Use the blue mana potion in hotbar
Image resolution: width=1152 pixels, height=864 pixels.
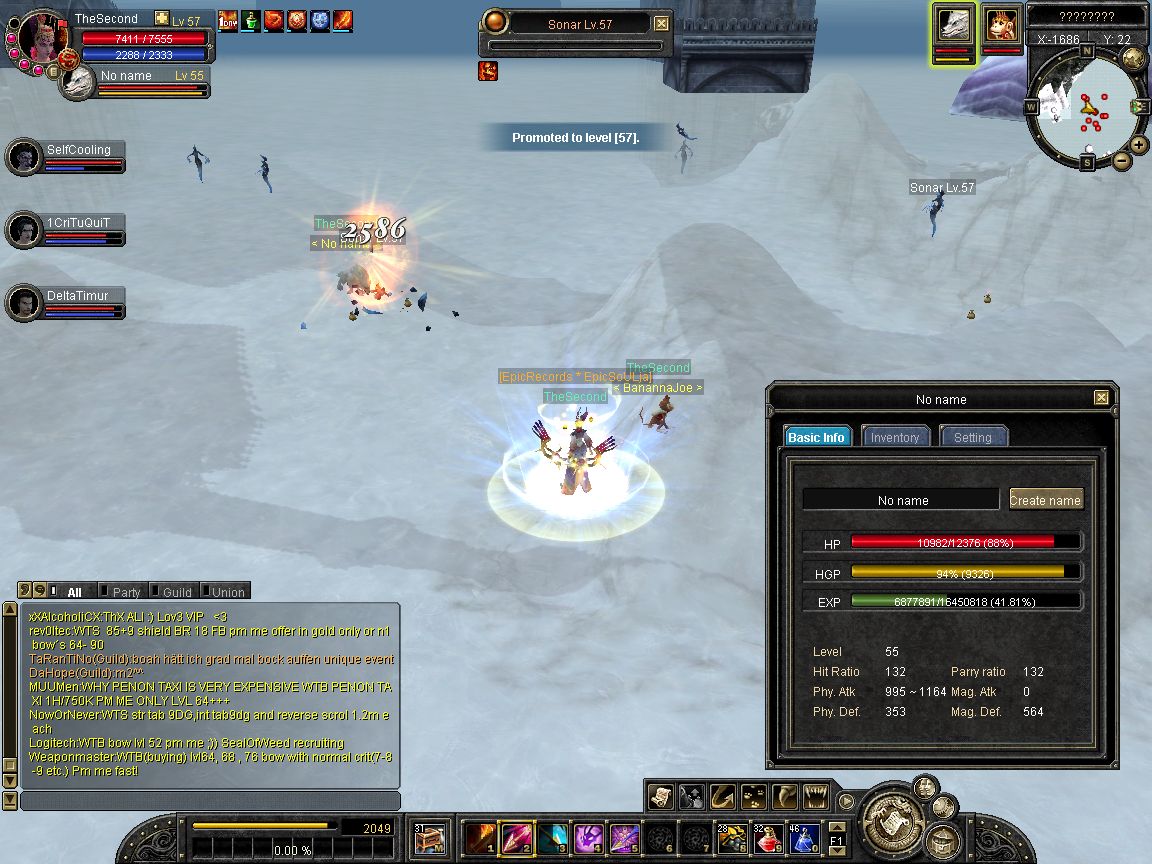[803, 838]
